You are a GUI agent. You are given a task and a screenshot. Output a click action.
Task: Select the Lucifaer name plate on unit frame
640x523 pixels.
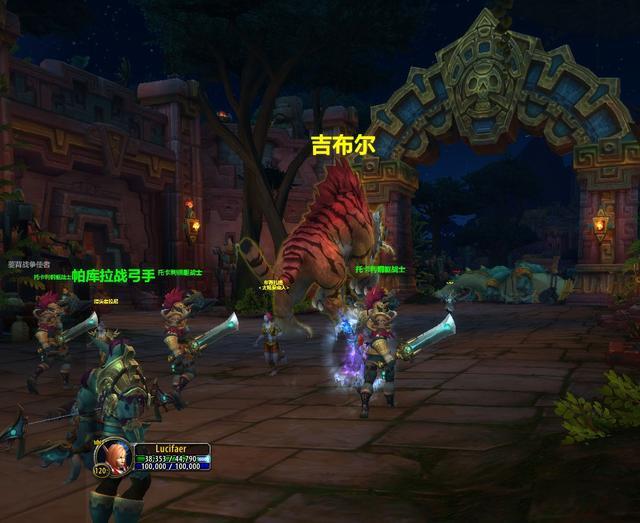(168, 449)
